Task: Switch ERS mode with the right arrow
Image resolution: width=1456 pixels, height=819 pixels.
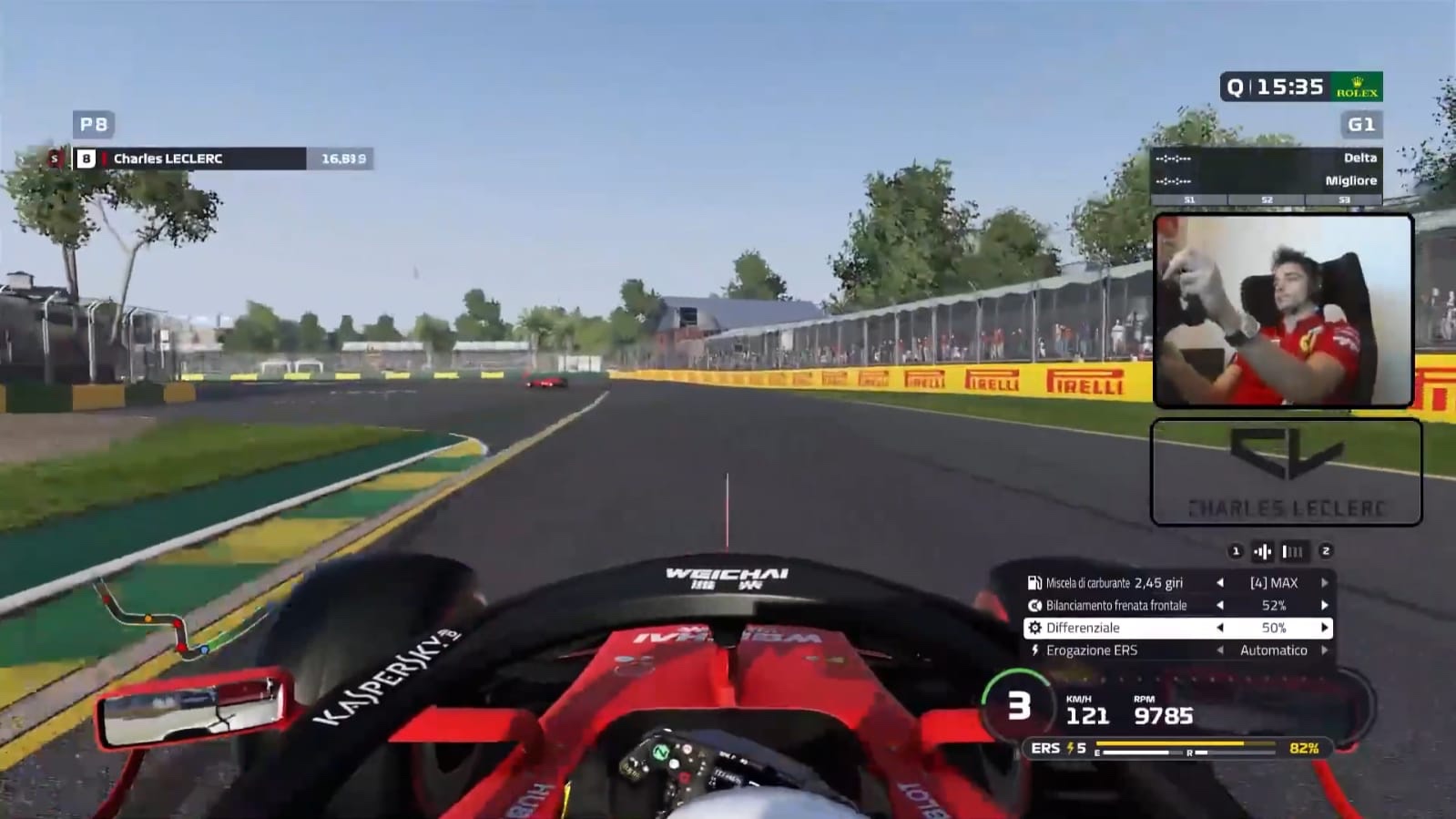Action: click(x=1324, y=650)
